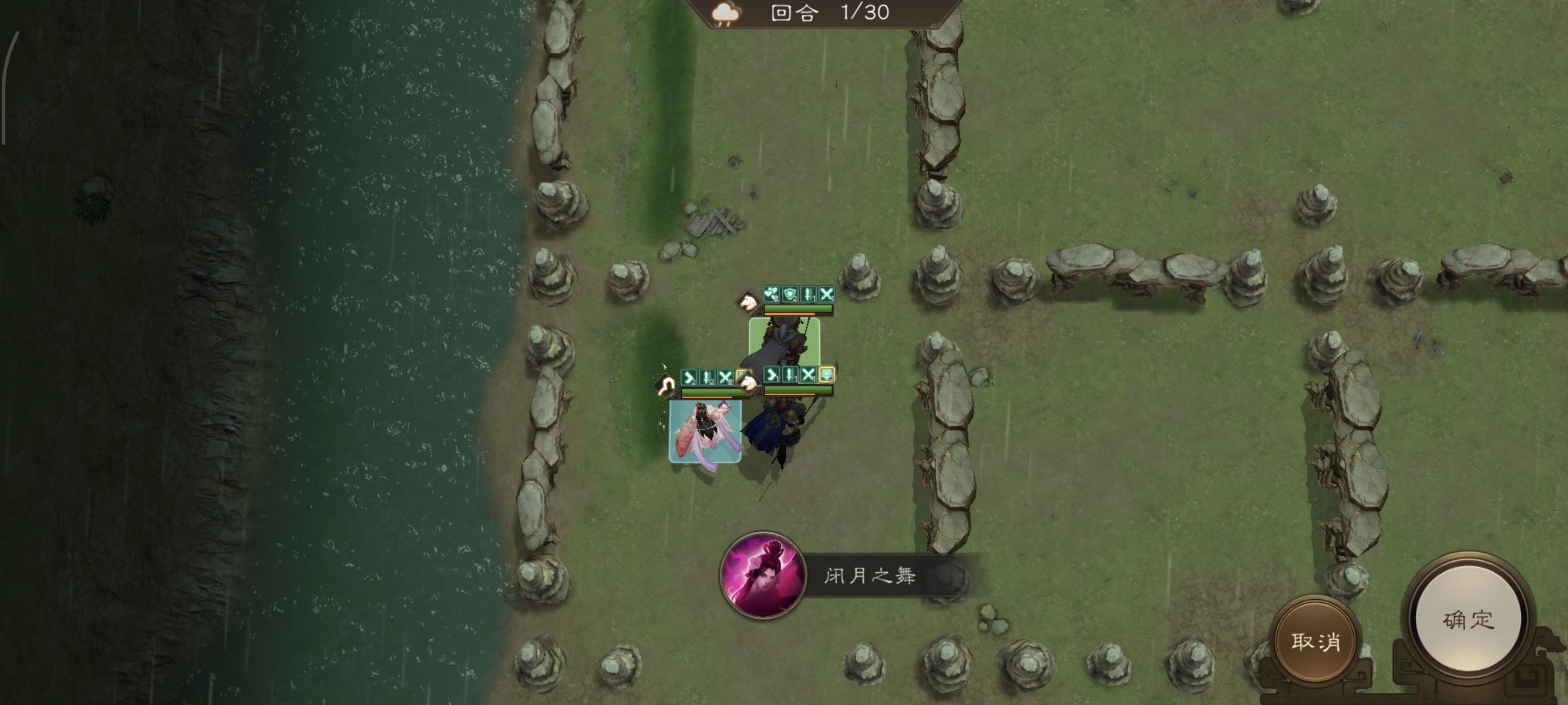Toggle the golden-framed skill slot on dancer unit
Viewport: 1568px width, 705px height.
[739, 376]
